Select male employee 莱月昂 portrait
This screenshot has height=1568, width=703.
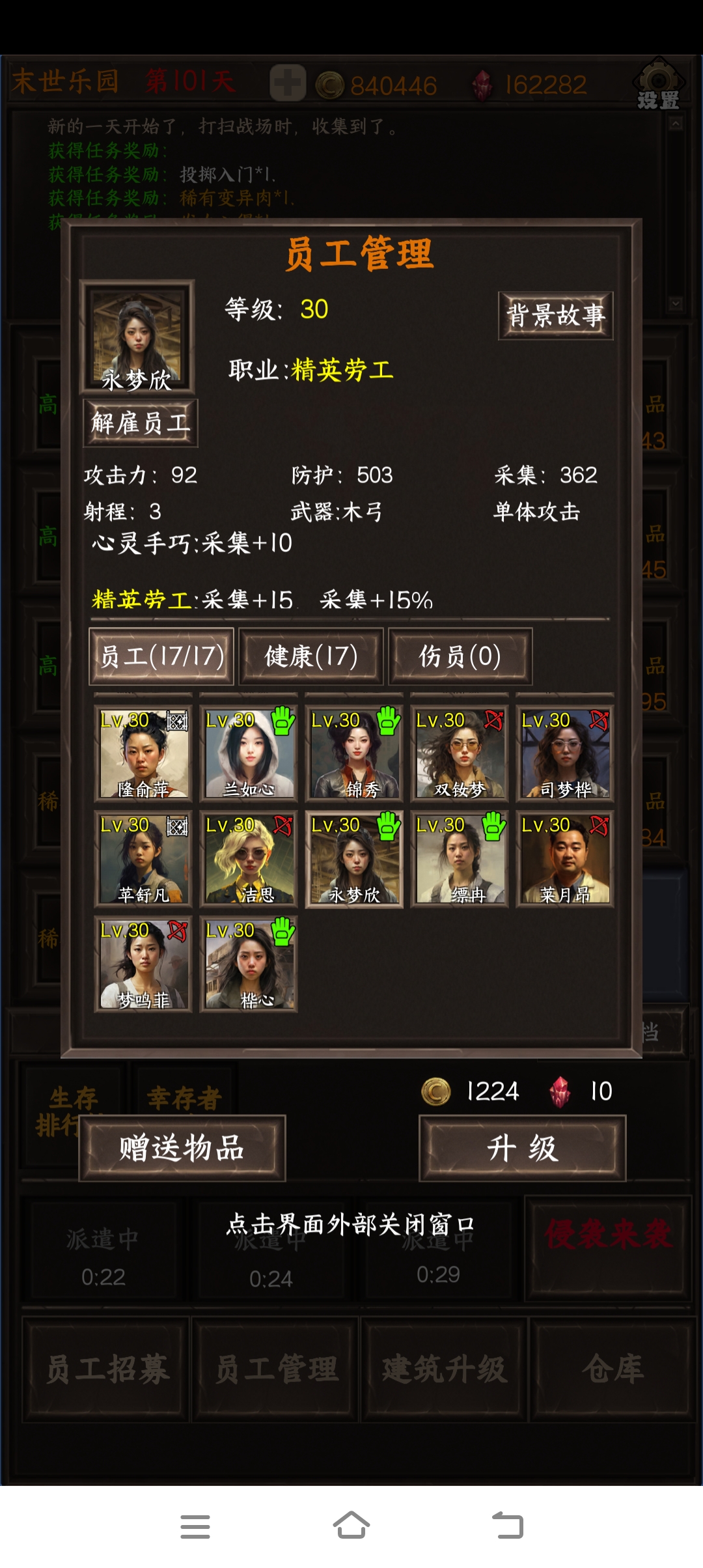coord(565,860)
